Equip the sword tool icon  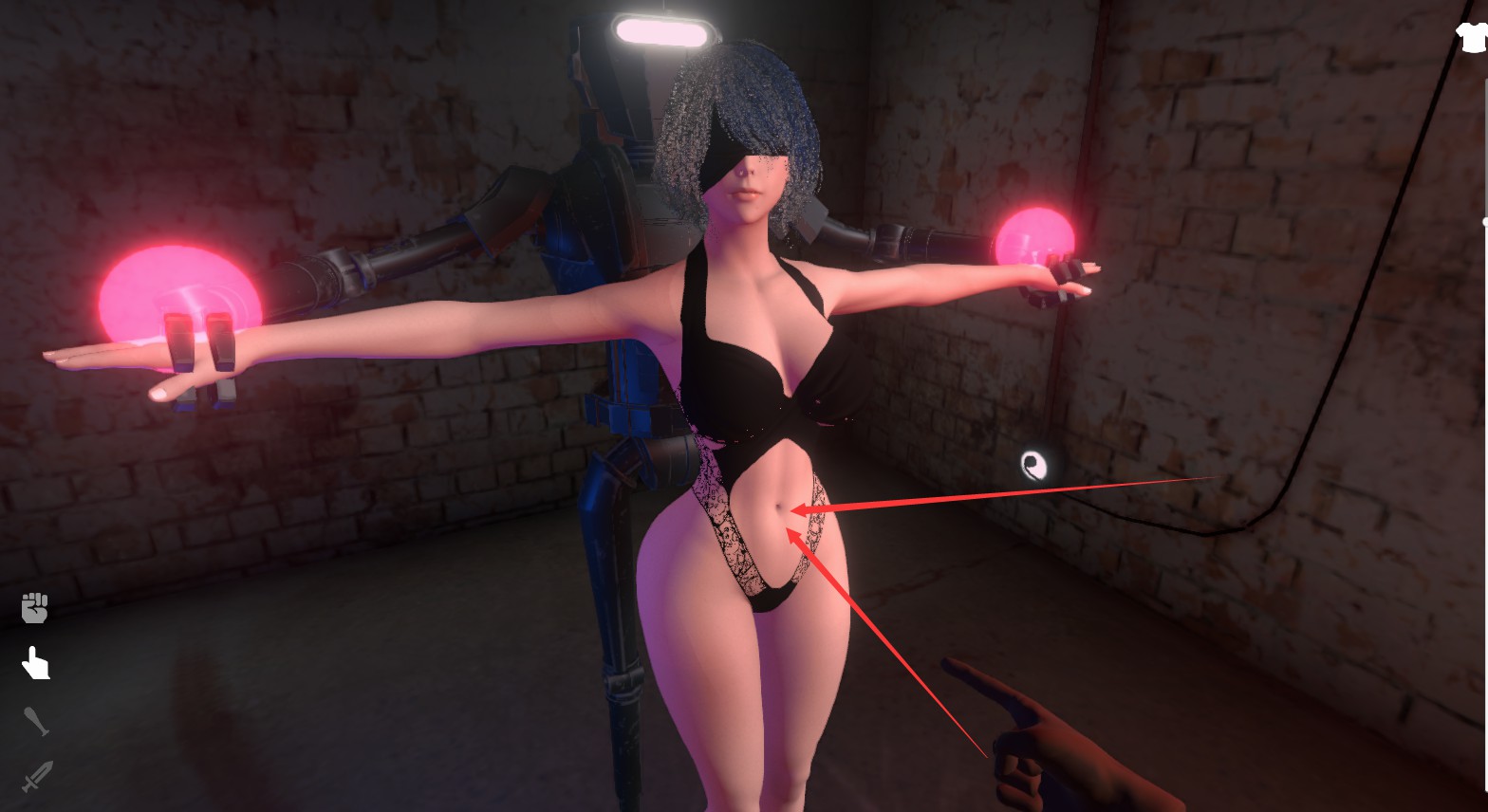coord(35,778)
